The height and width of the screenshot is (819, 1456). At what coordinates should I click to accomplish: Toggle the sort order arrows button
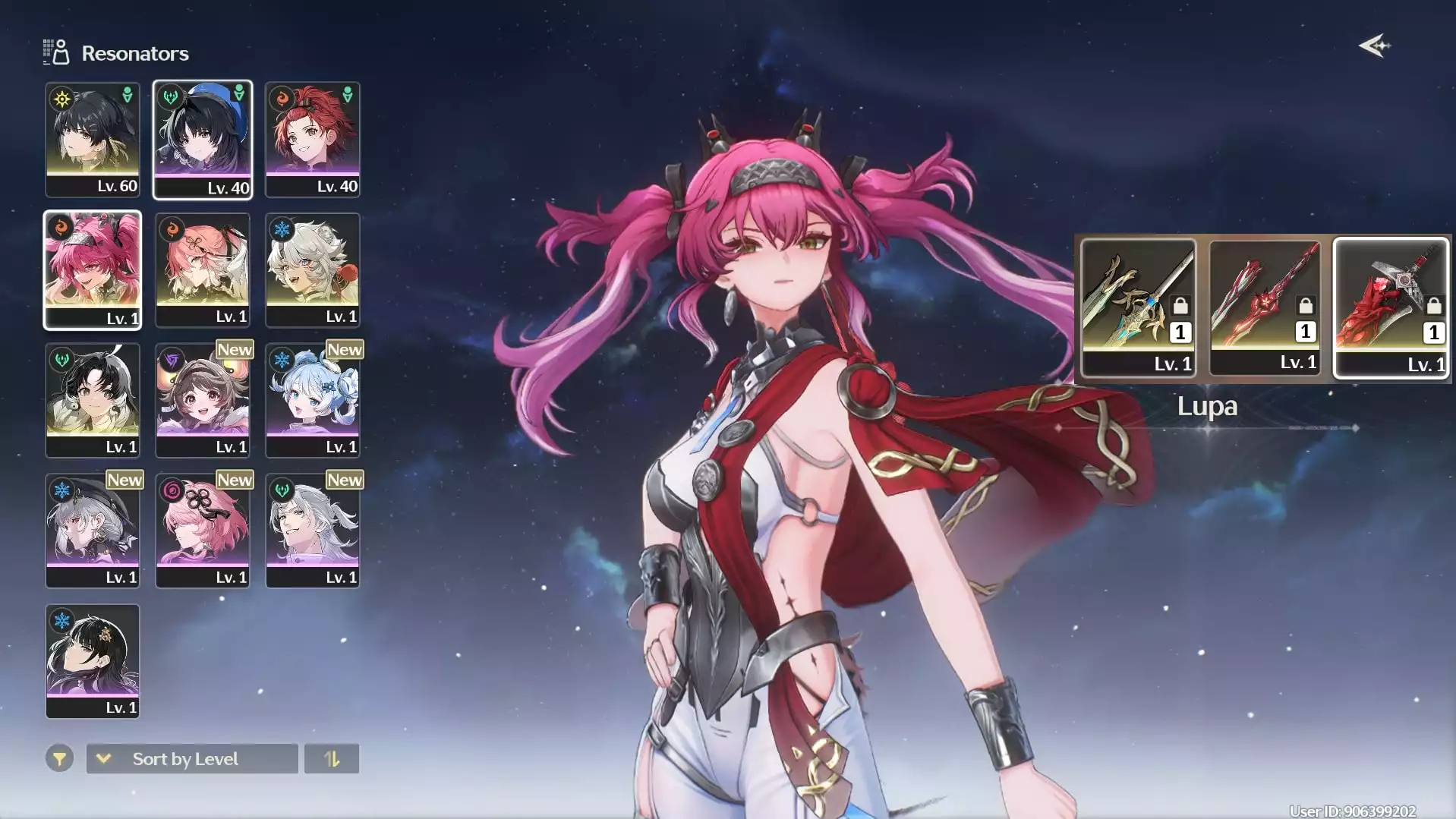tap(332, 759)
